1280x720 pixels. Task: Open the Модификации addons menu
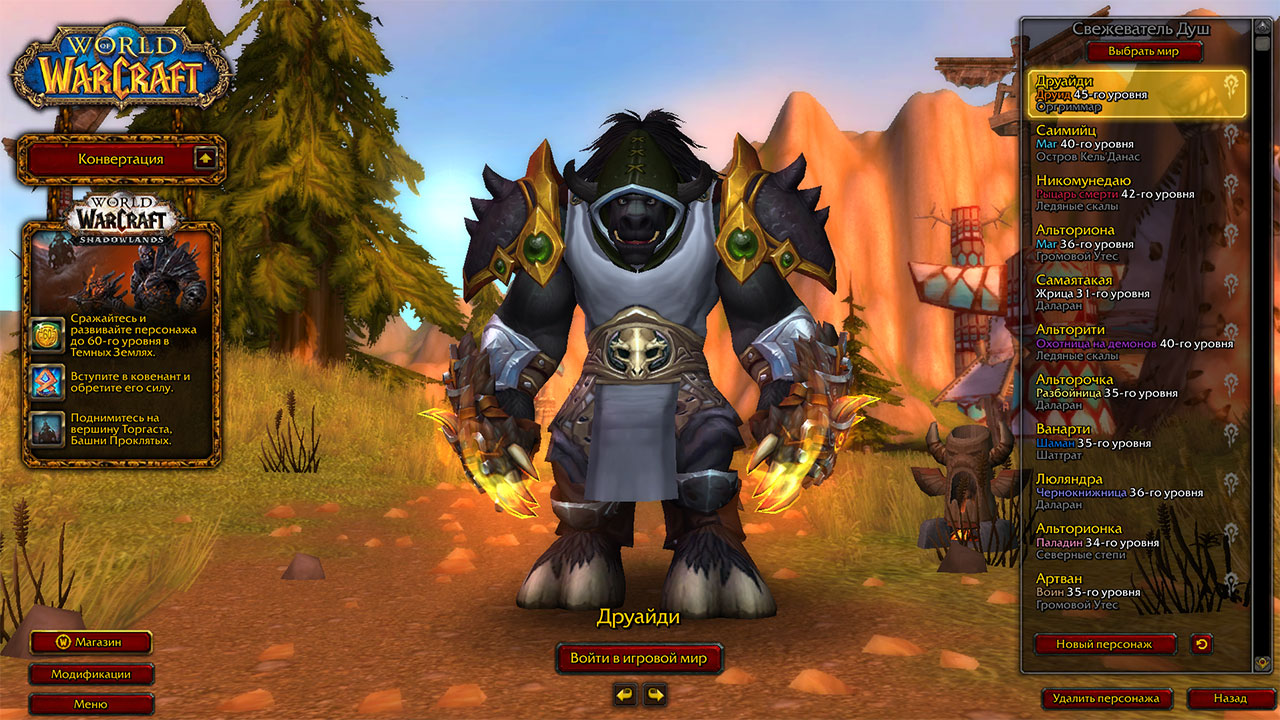pyautogui.click(x=90, y=675)
